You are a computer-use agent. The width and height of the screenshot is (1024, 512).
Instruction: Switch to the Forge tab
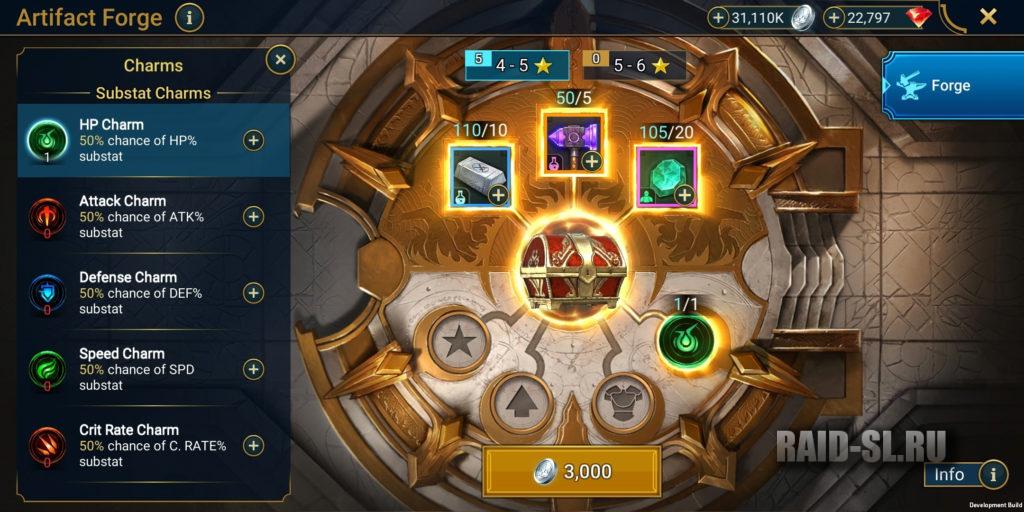coord(950,86)
